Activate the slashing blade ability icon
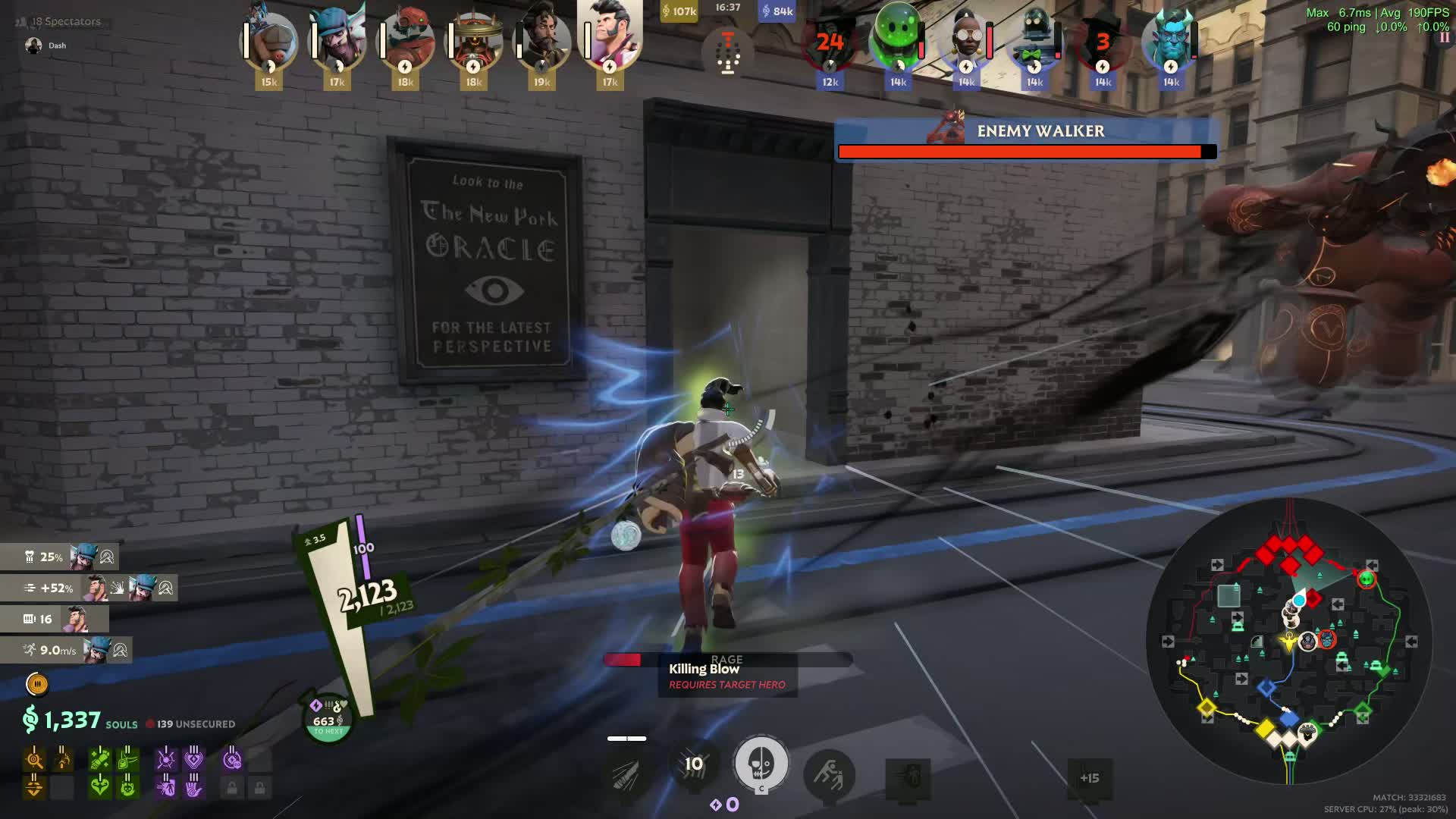 pos(626,775)
